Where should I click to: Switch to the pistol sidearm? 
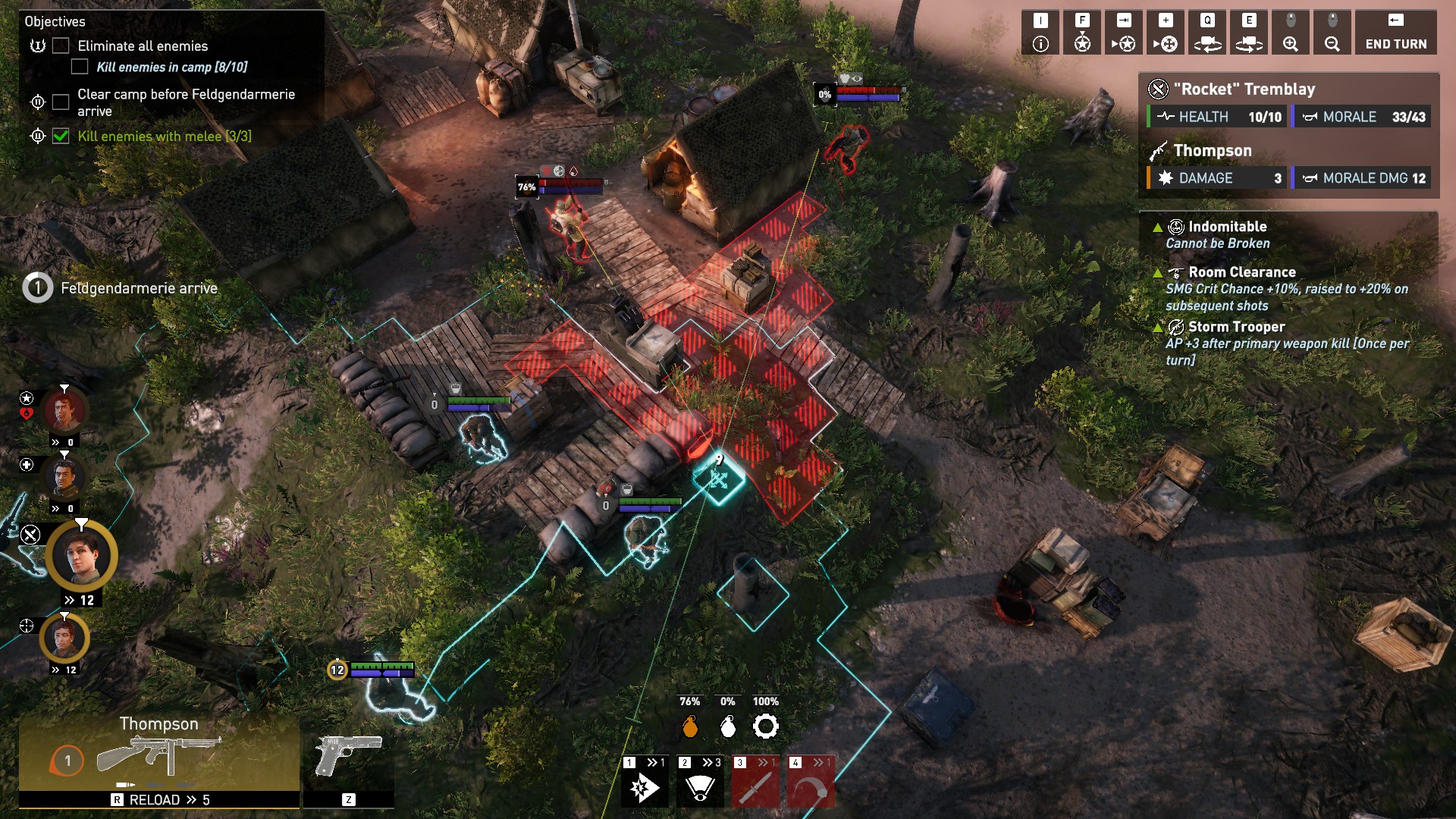[348, 755]
